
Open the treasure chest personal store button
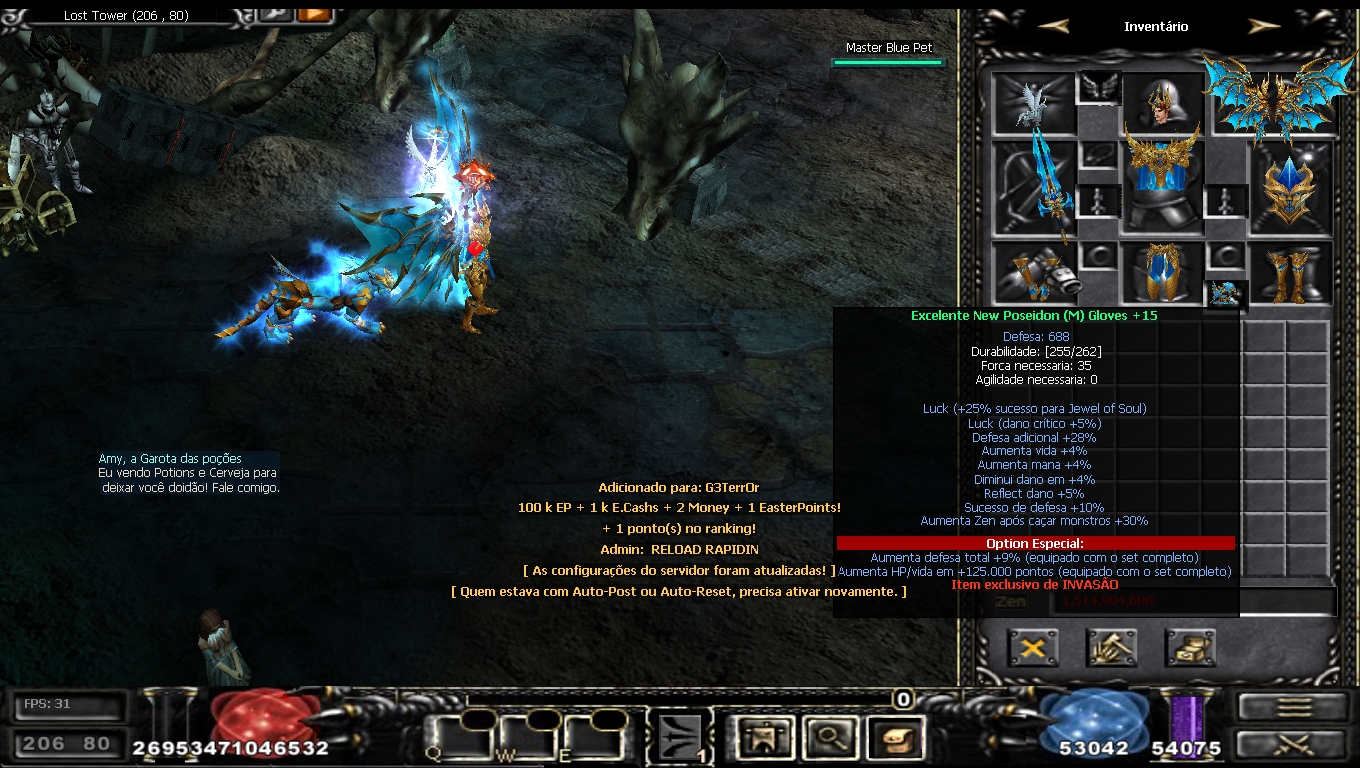[x=1190, y=648]
